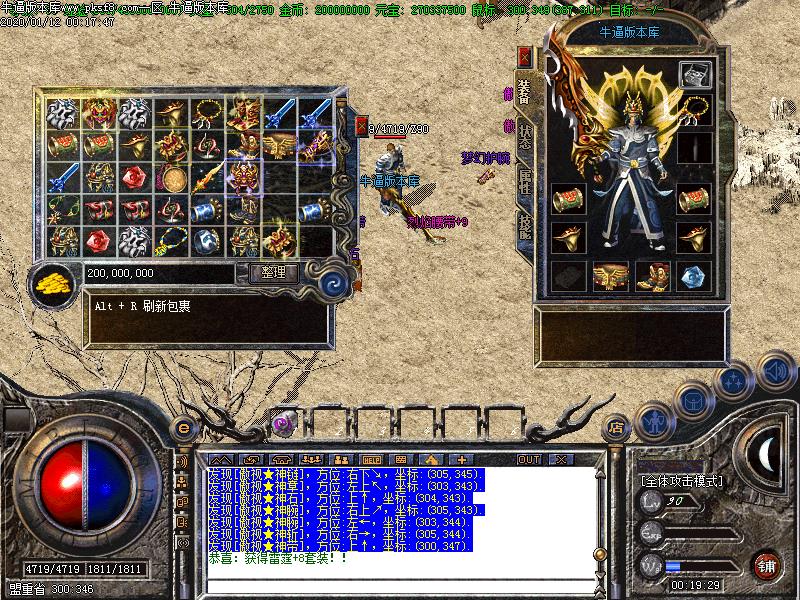This screenshot has height=600, width=800.
Task: Click the red 铺 stall button
Action: [x=767, y=565]
